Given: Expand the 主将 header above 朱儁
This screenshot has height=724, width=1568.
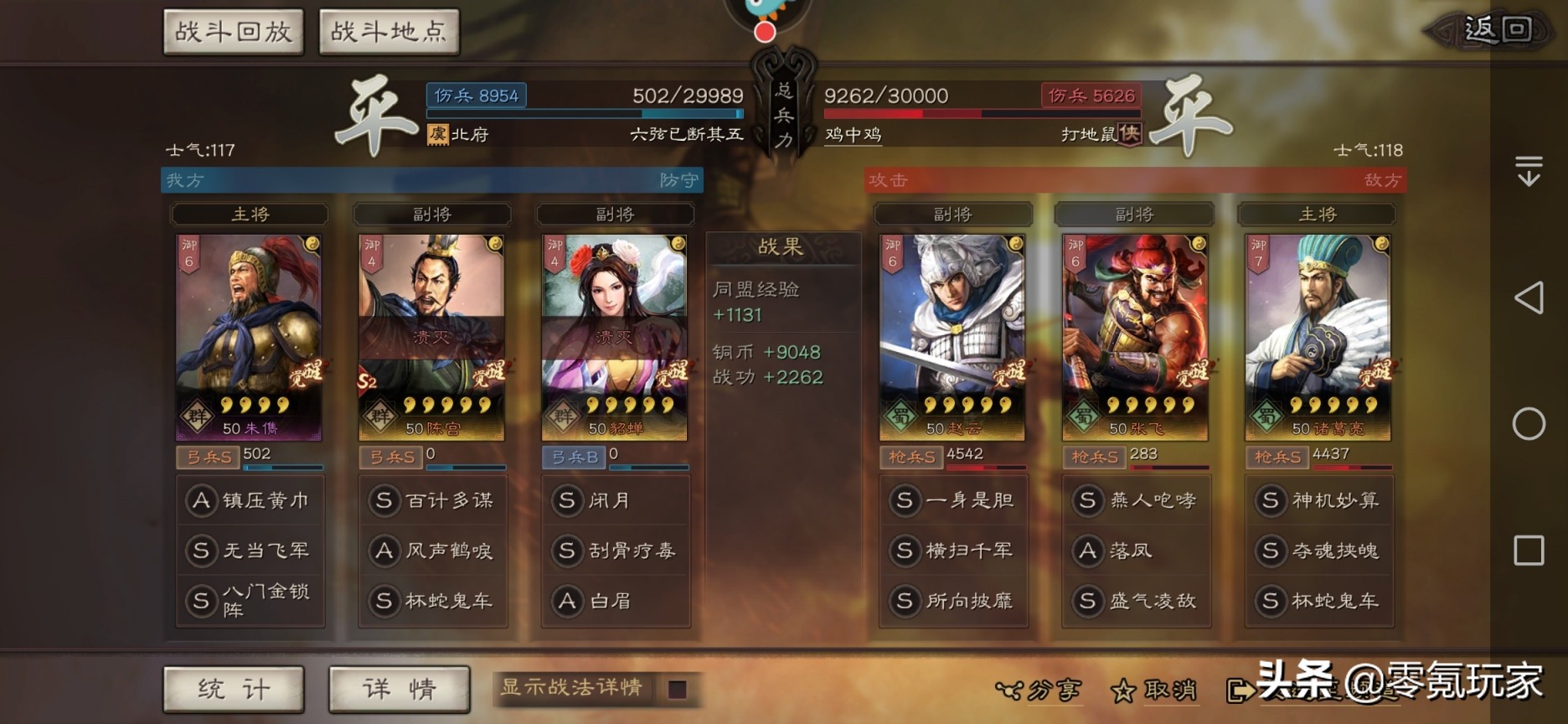Looking at the screenshot, I should (x=249, y=215).
